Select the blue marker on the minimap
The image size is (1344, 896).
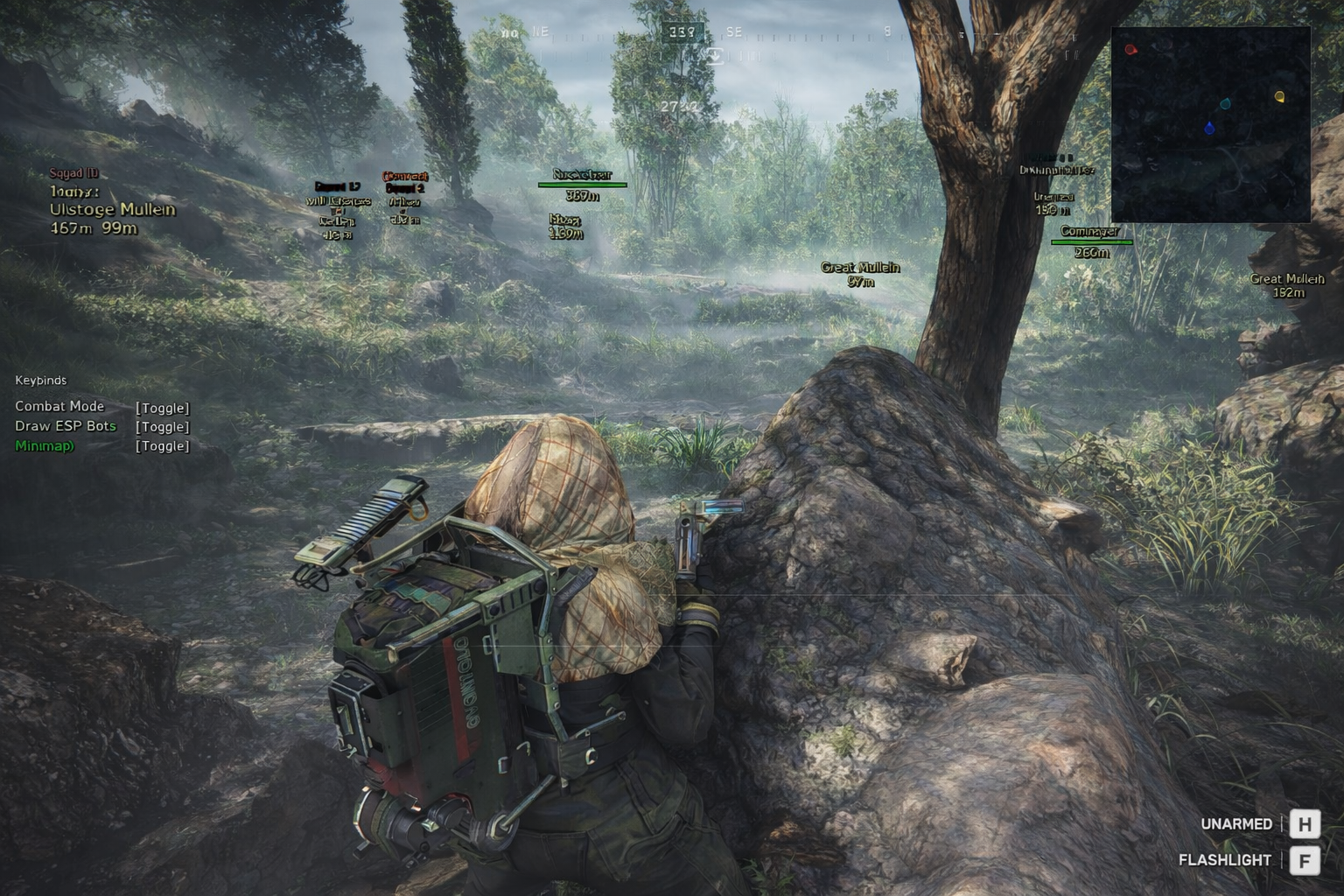click(1209, 129)
